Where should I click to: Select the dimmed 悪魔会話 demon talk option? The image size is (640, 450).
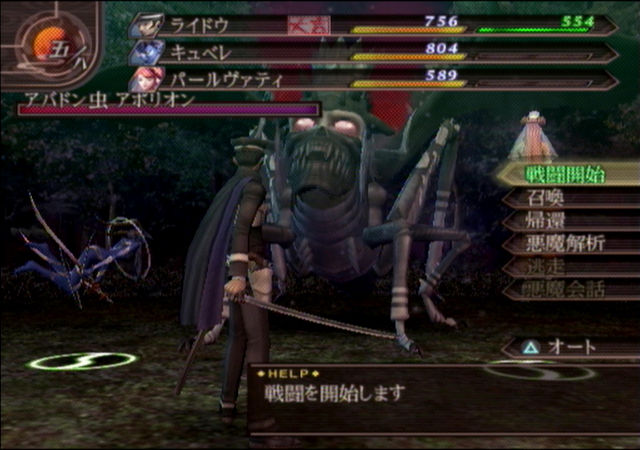point(565,290)
